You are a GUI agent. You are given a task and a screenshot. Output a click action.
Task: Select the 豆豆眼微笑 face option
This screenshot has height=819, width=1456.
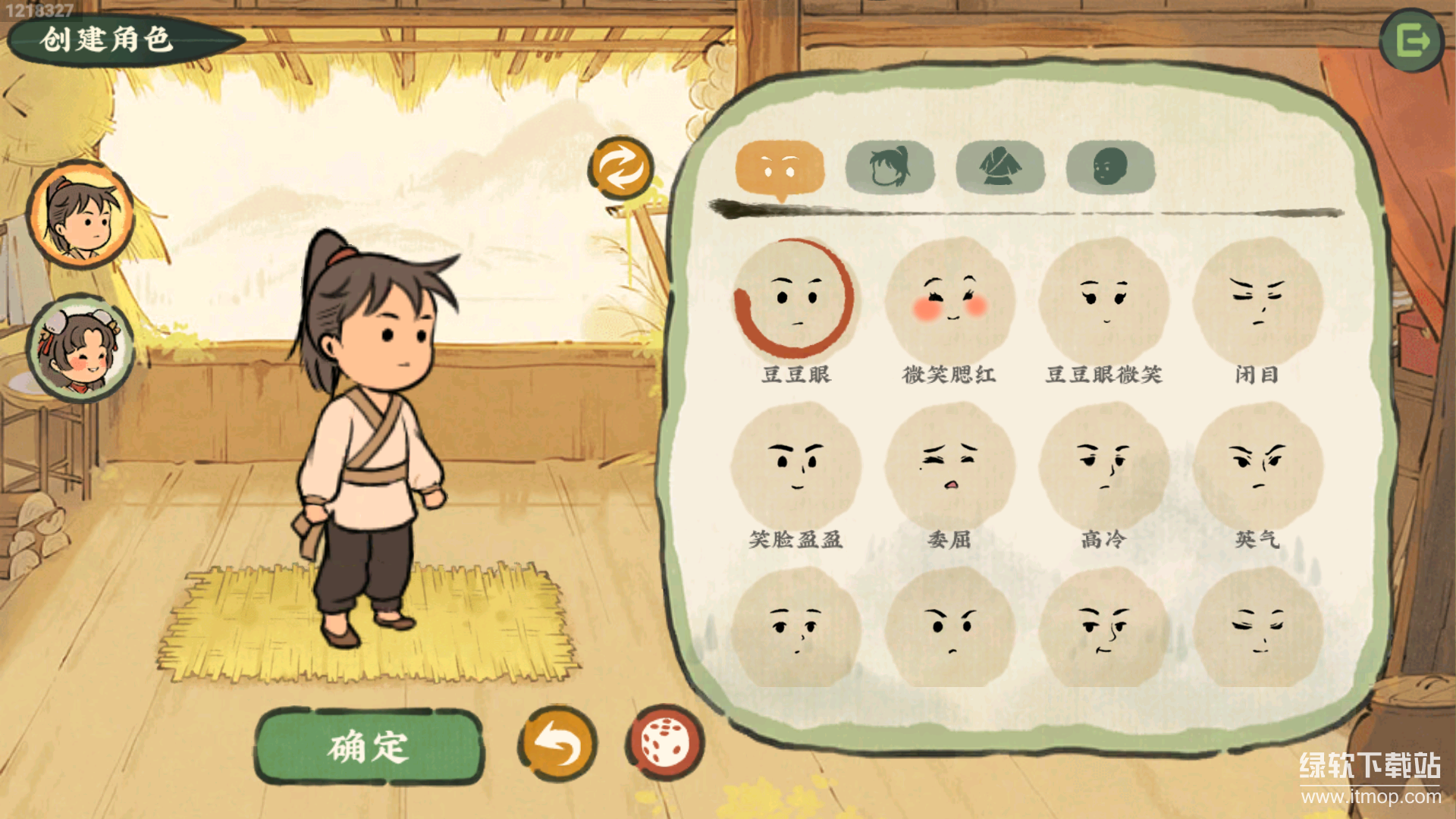point(1103,300)
